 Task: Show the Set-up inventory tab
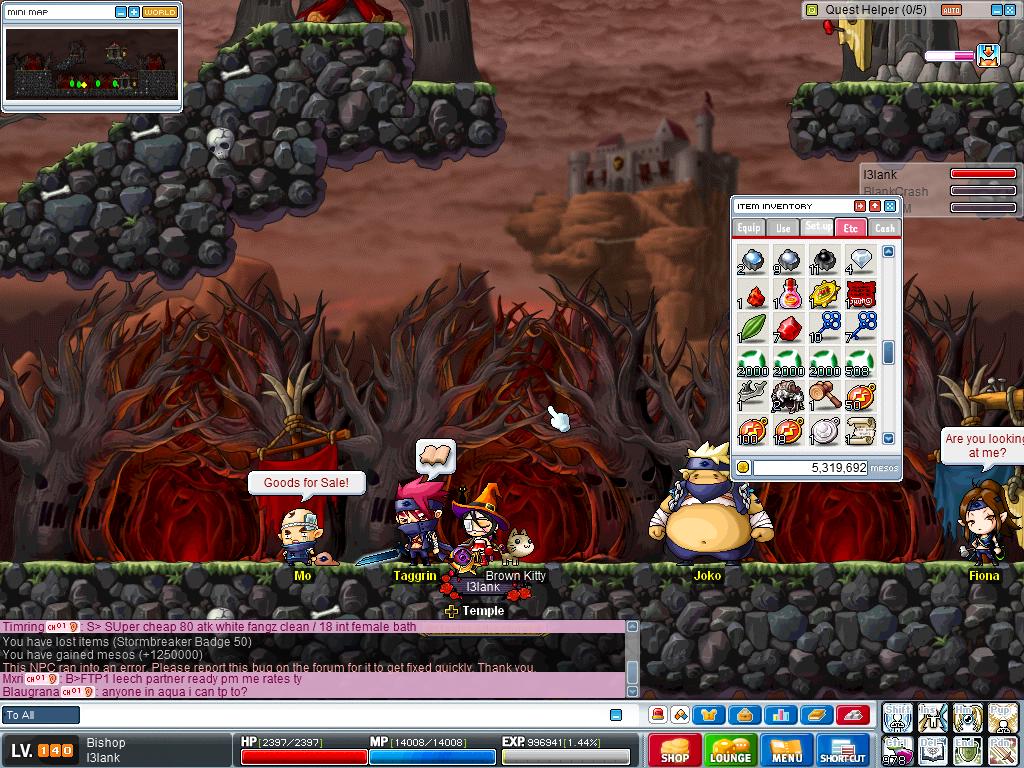coord(817,227)
